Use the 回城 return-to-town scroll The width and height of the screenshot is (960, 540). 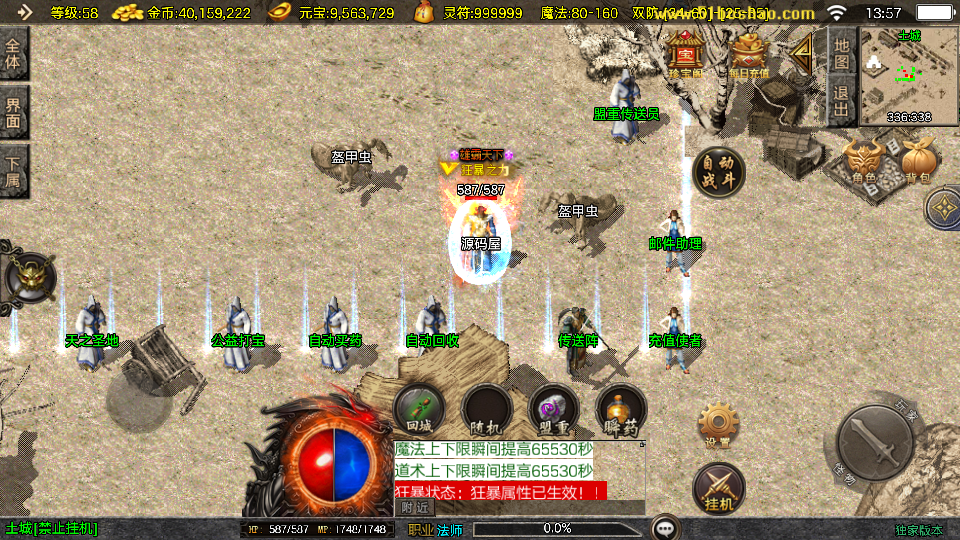419,409
